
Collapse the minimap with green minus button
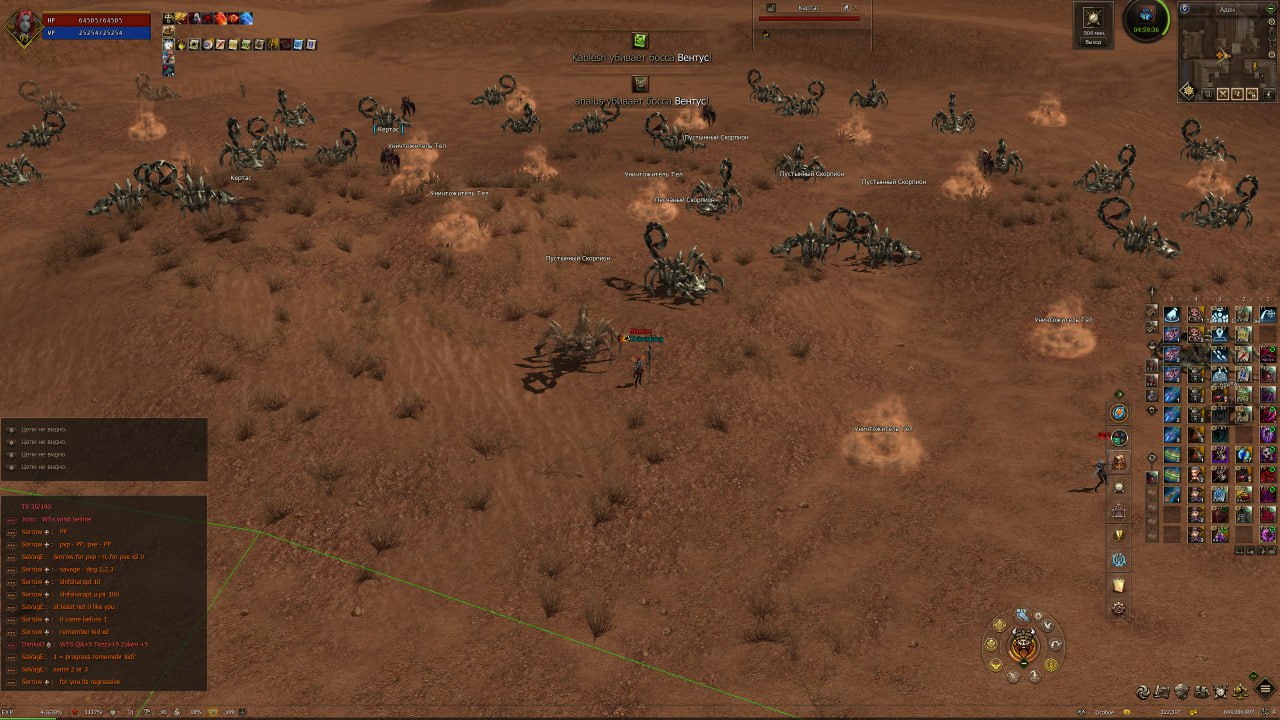[1272, 8]
